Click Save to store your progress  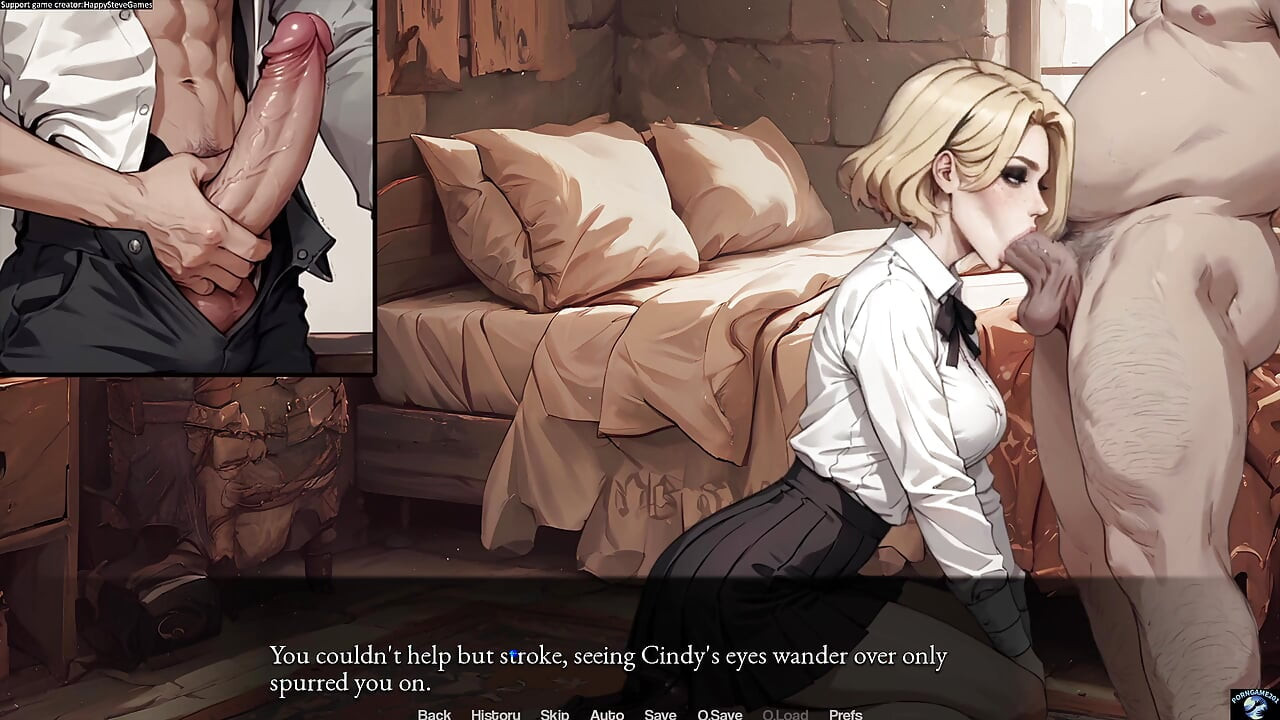pos(660,714)
